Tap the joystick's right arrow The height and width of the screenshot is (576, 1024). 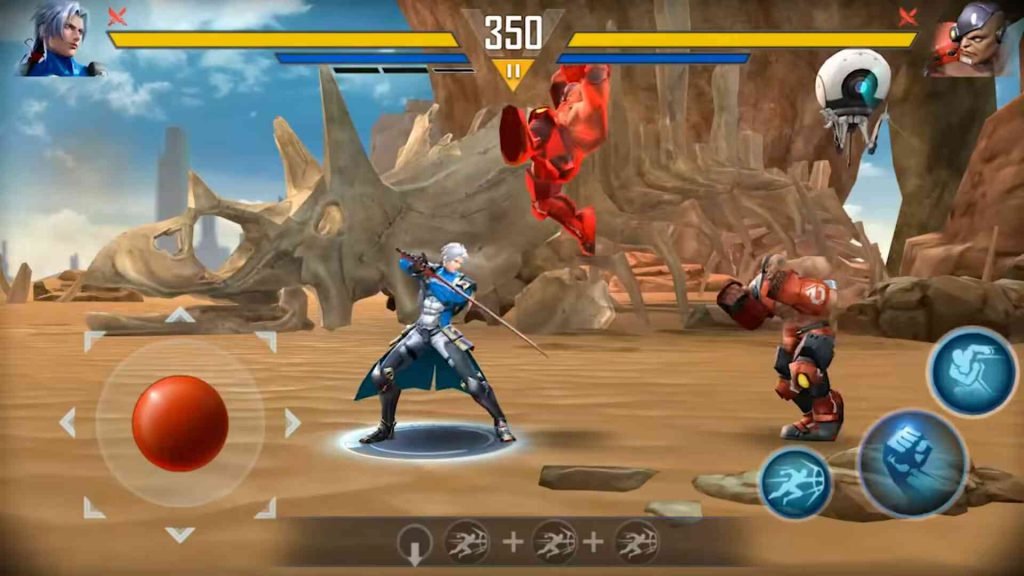[292, 422]
